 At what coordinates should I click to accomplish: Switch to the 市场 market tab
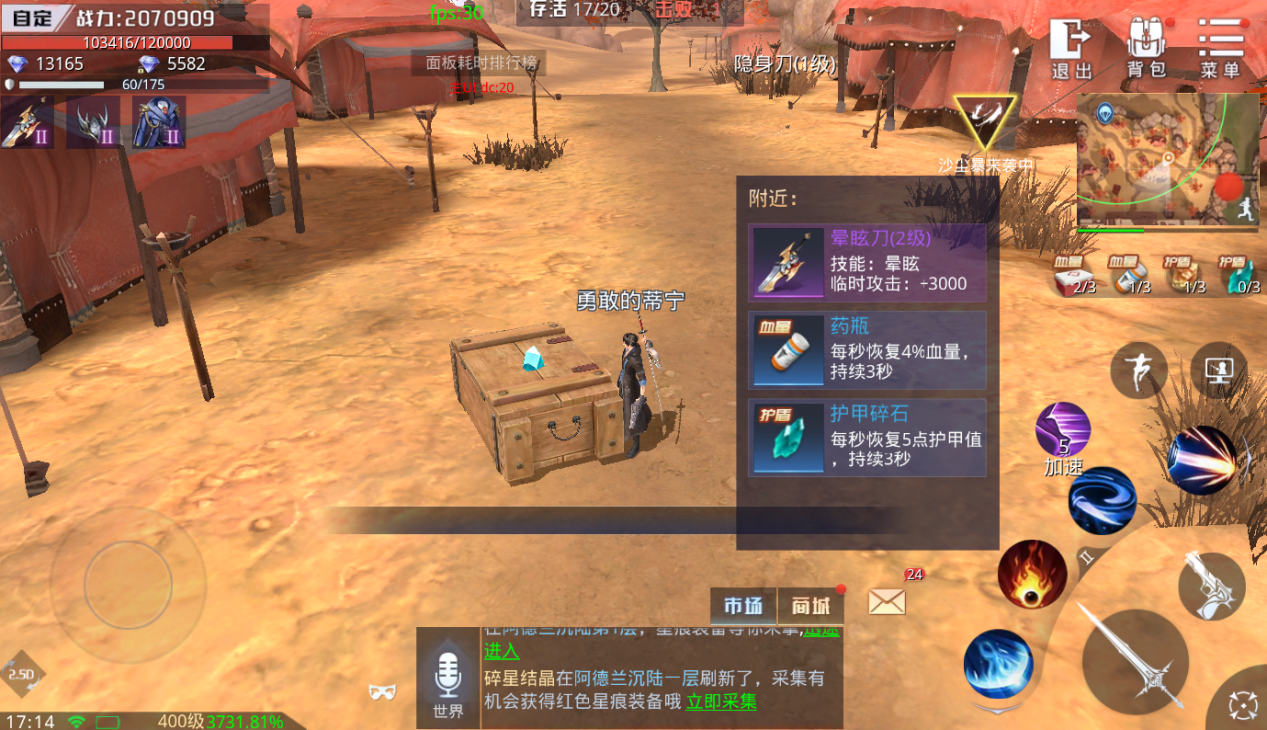point(743,606)
